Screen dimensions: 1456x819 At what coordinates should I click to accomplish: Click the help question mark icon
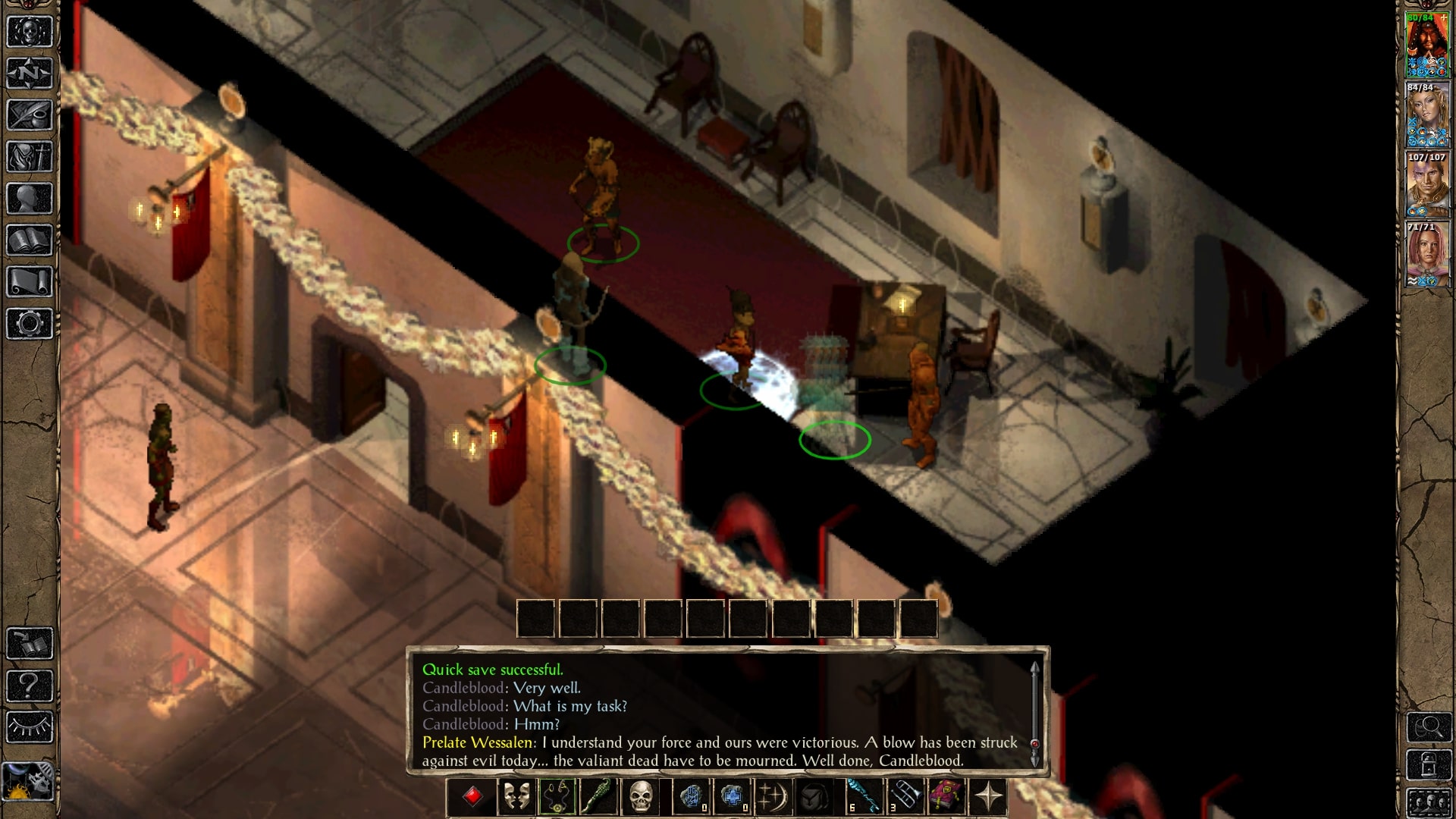click(x=28, y=685)
